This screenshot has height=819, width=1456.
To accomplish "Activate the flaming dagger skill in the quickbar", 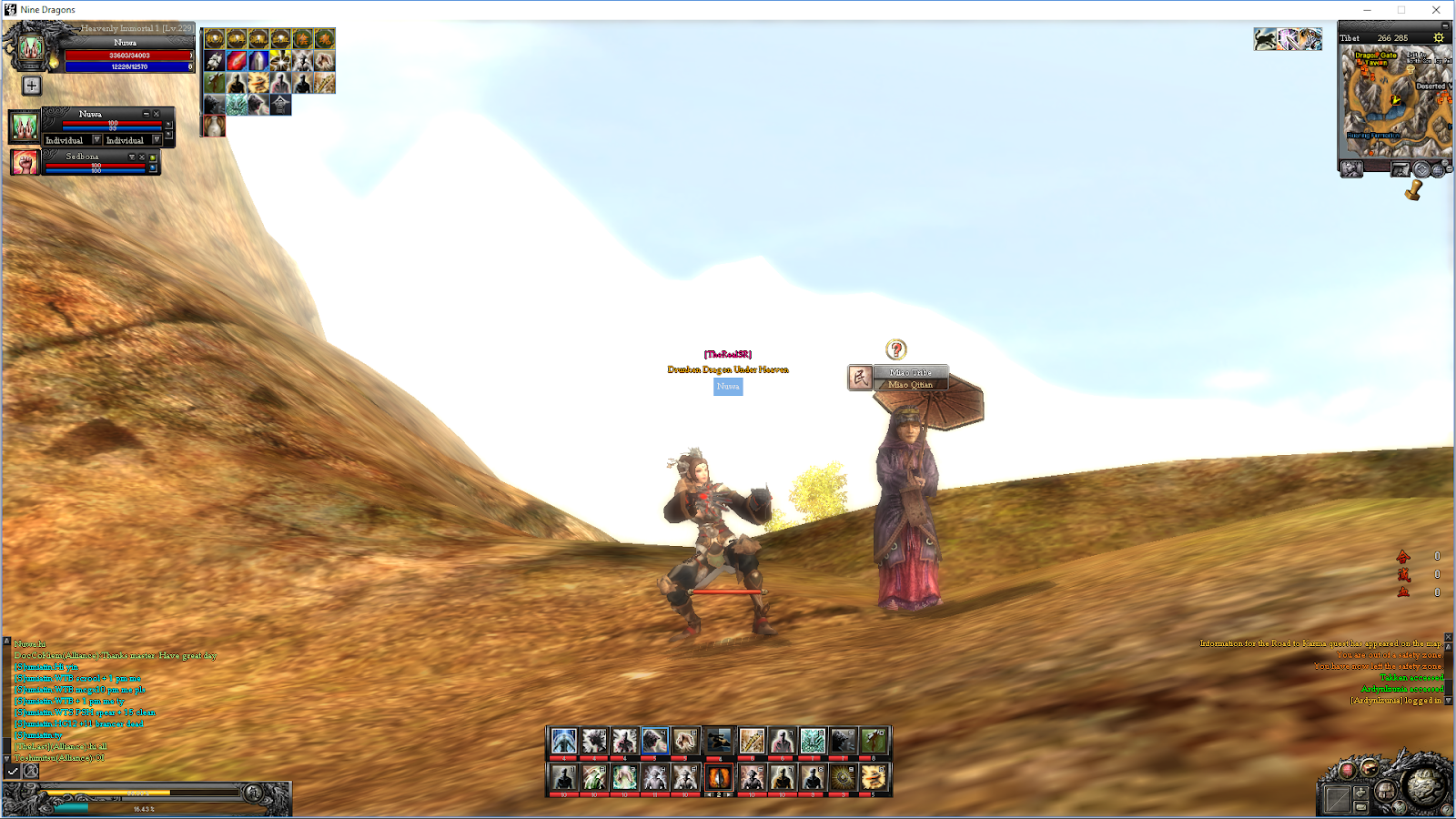I will [719, 778].
